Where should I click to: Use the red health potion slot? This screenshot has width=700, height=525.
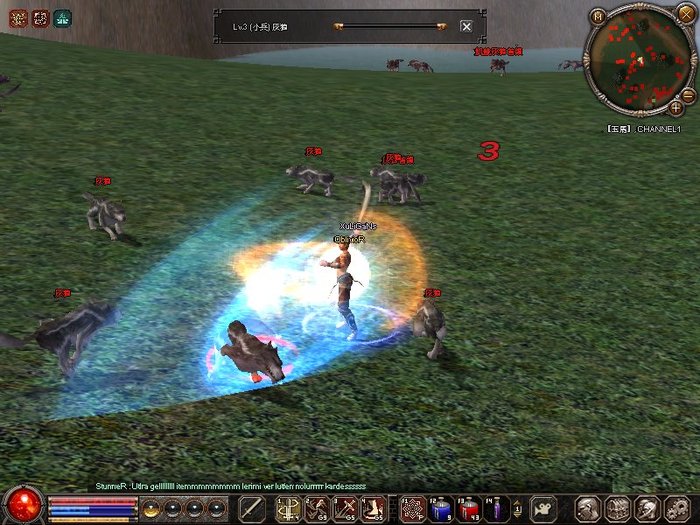click(469, 508)
